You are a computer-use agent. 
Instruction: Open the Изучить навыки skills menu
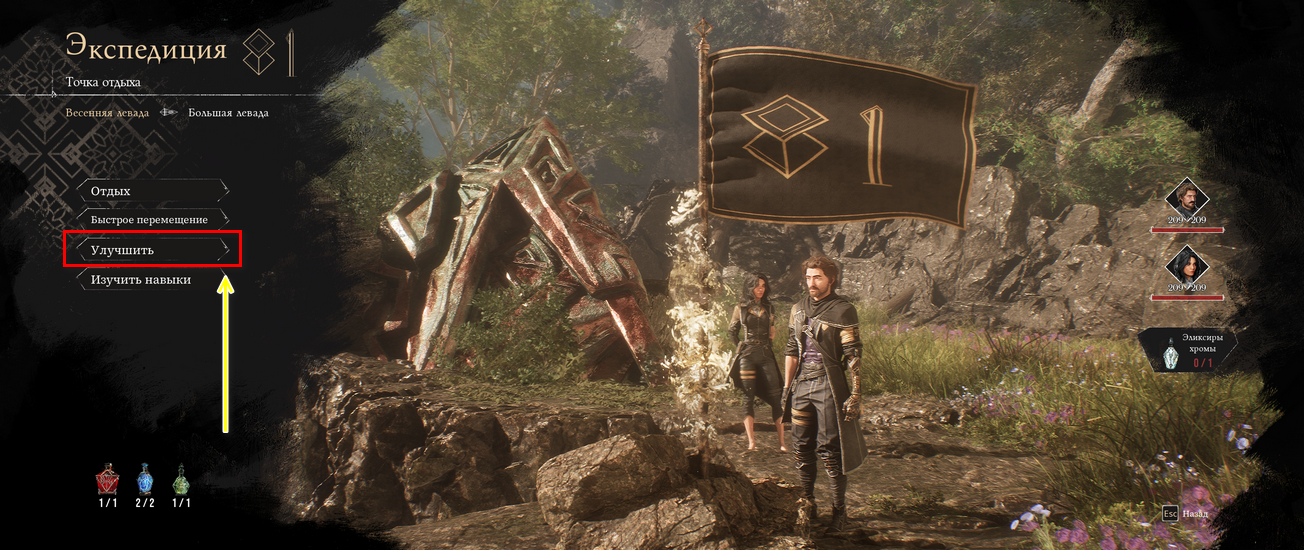[152, 280]
